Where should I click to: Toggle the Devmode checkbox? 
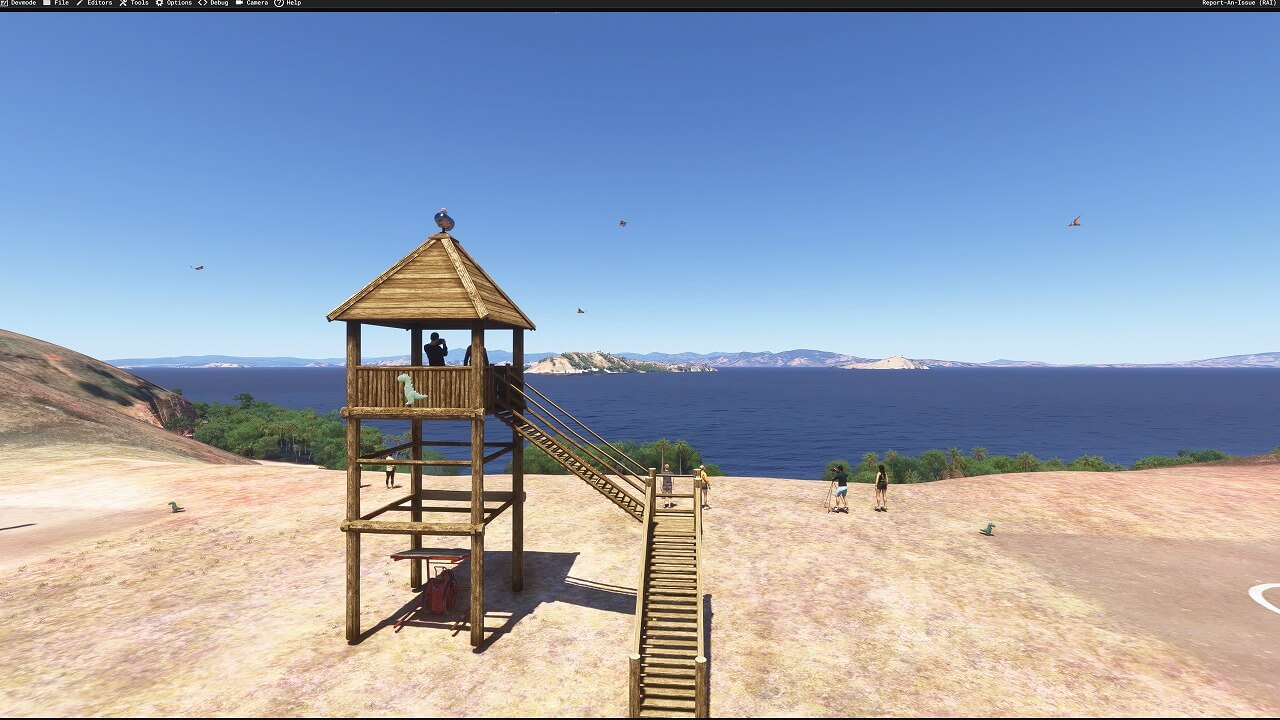point(4,3)
